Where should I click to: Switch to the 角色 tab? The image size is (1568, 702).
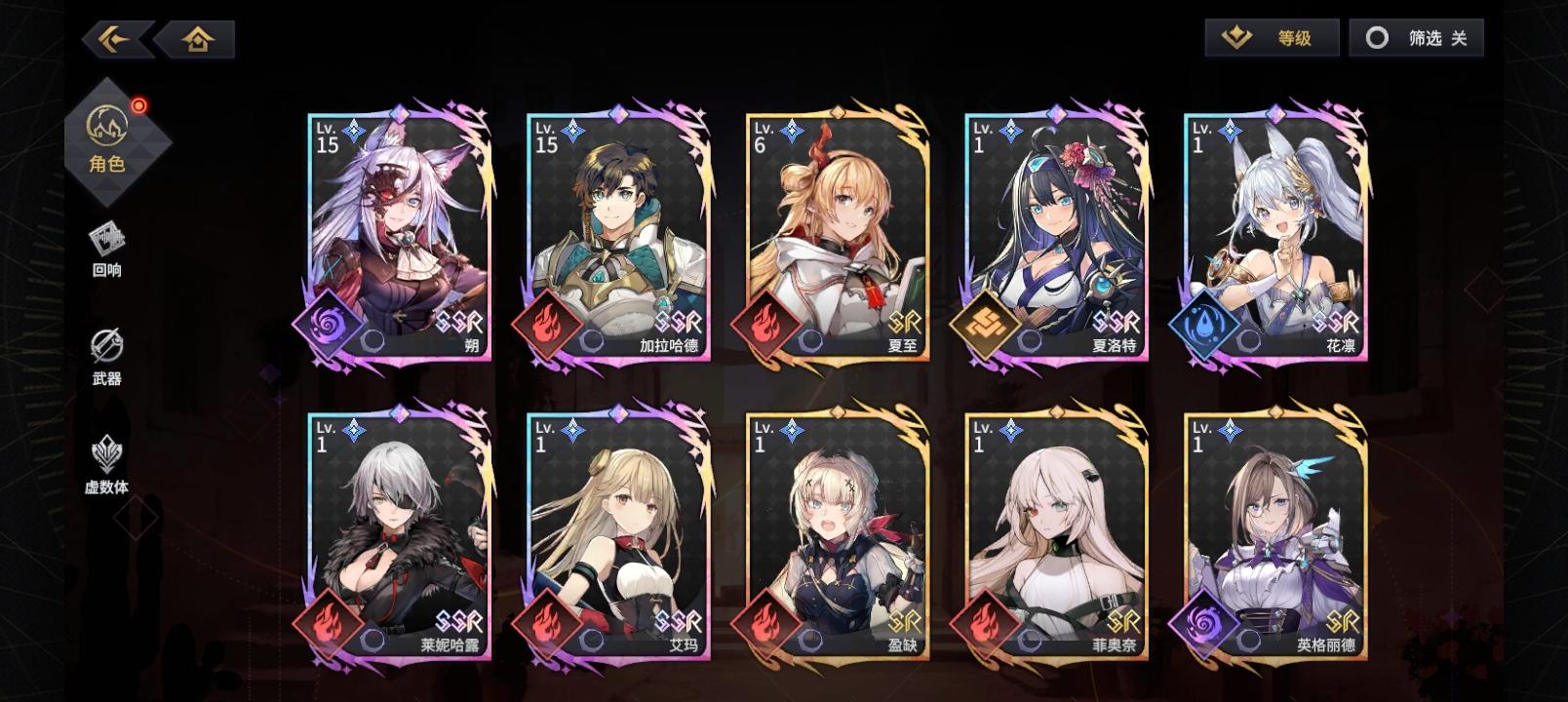pos(107,141)
